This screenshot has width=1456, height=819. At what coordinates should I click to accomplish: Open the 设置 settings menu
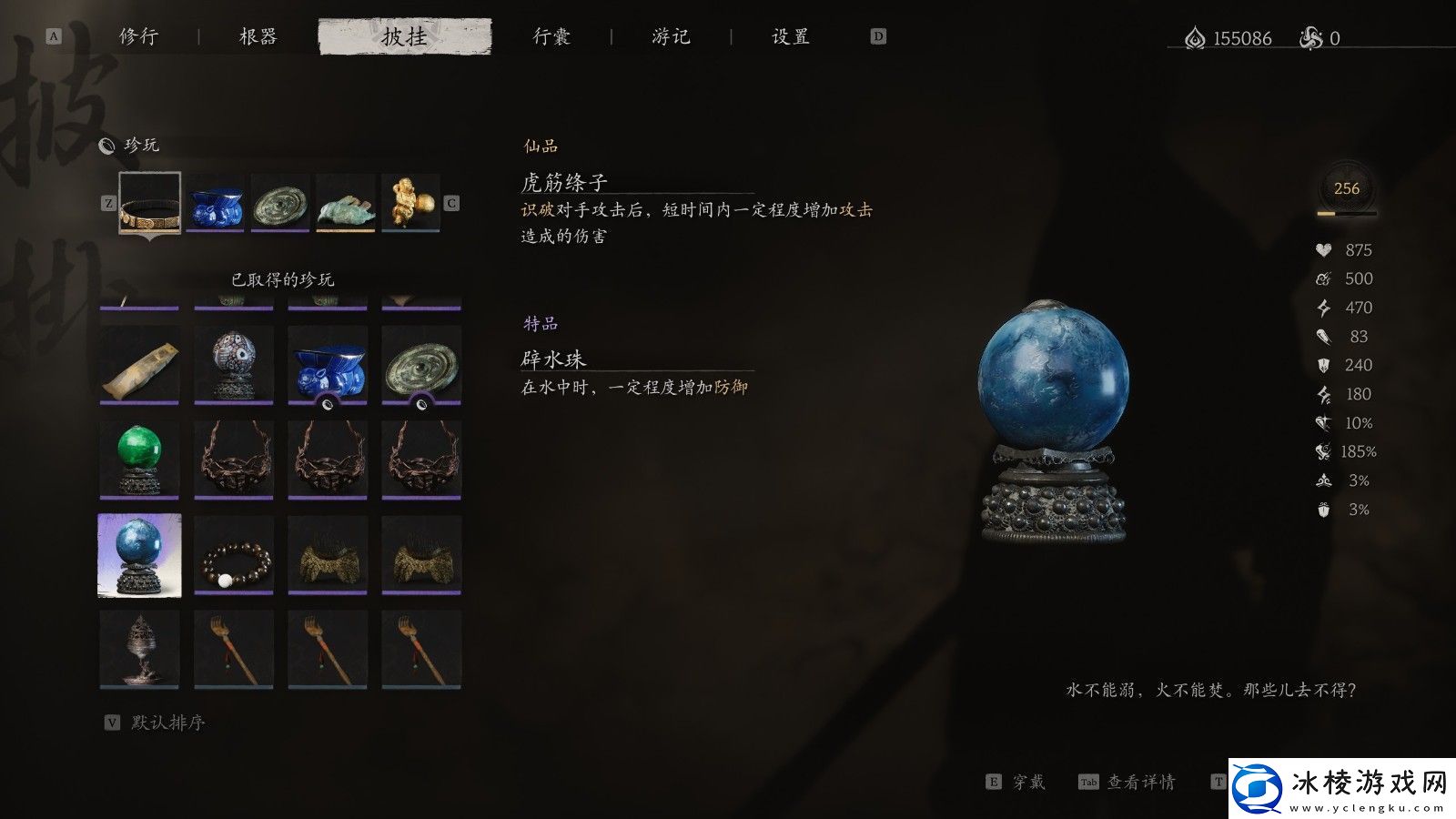pyautogui.click(x=788, y=37)
